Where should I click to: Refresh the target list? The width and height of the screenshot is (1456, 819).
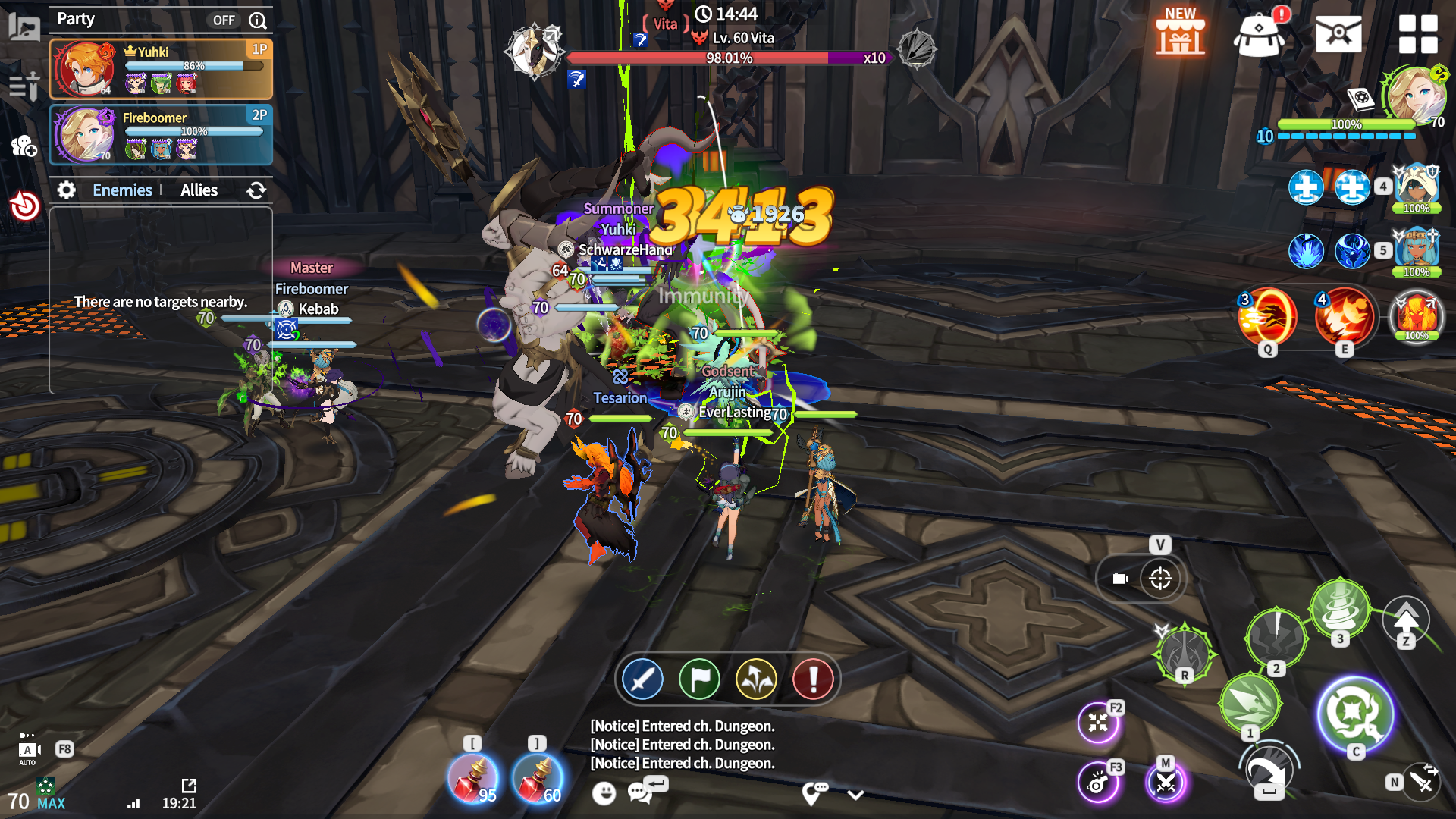point(256,190)
